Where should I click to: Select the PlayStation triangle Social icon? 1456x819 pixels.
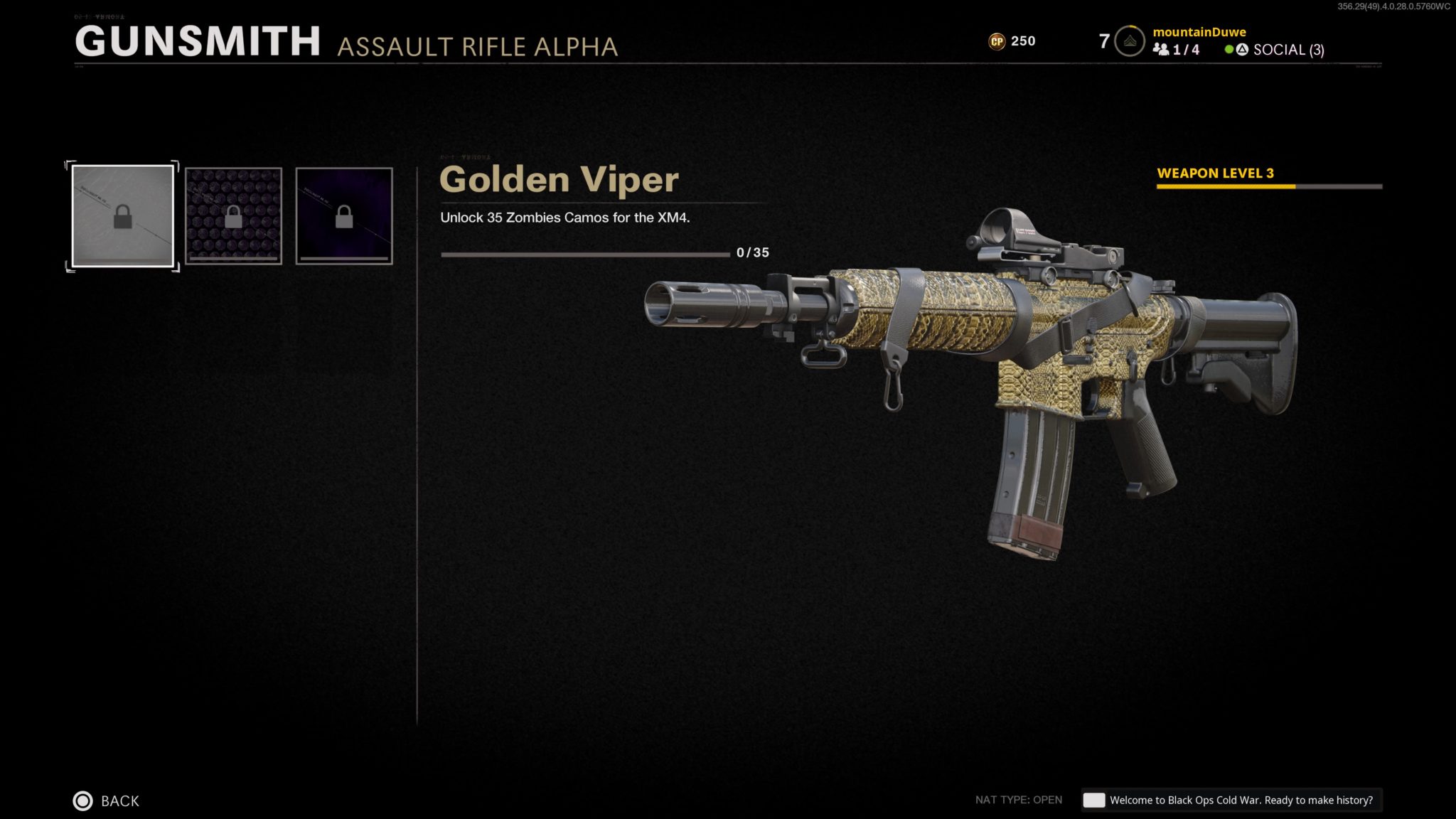point(1241,50)
